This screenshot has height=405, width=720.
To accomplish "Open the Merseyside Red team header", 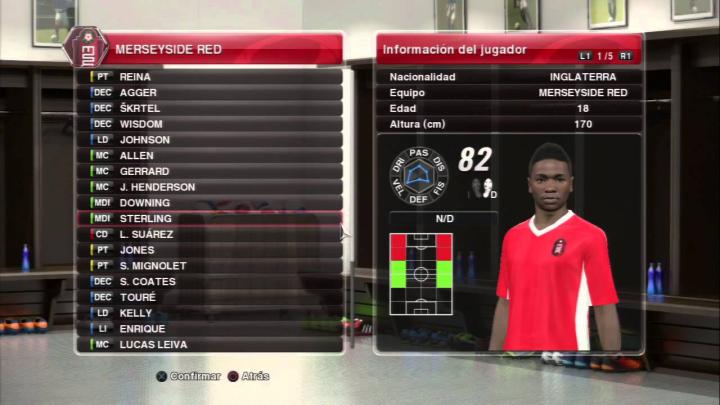I will pos(210,48).
